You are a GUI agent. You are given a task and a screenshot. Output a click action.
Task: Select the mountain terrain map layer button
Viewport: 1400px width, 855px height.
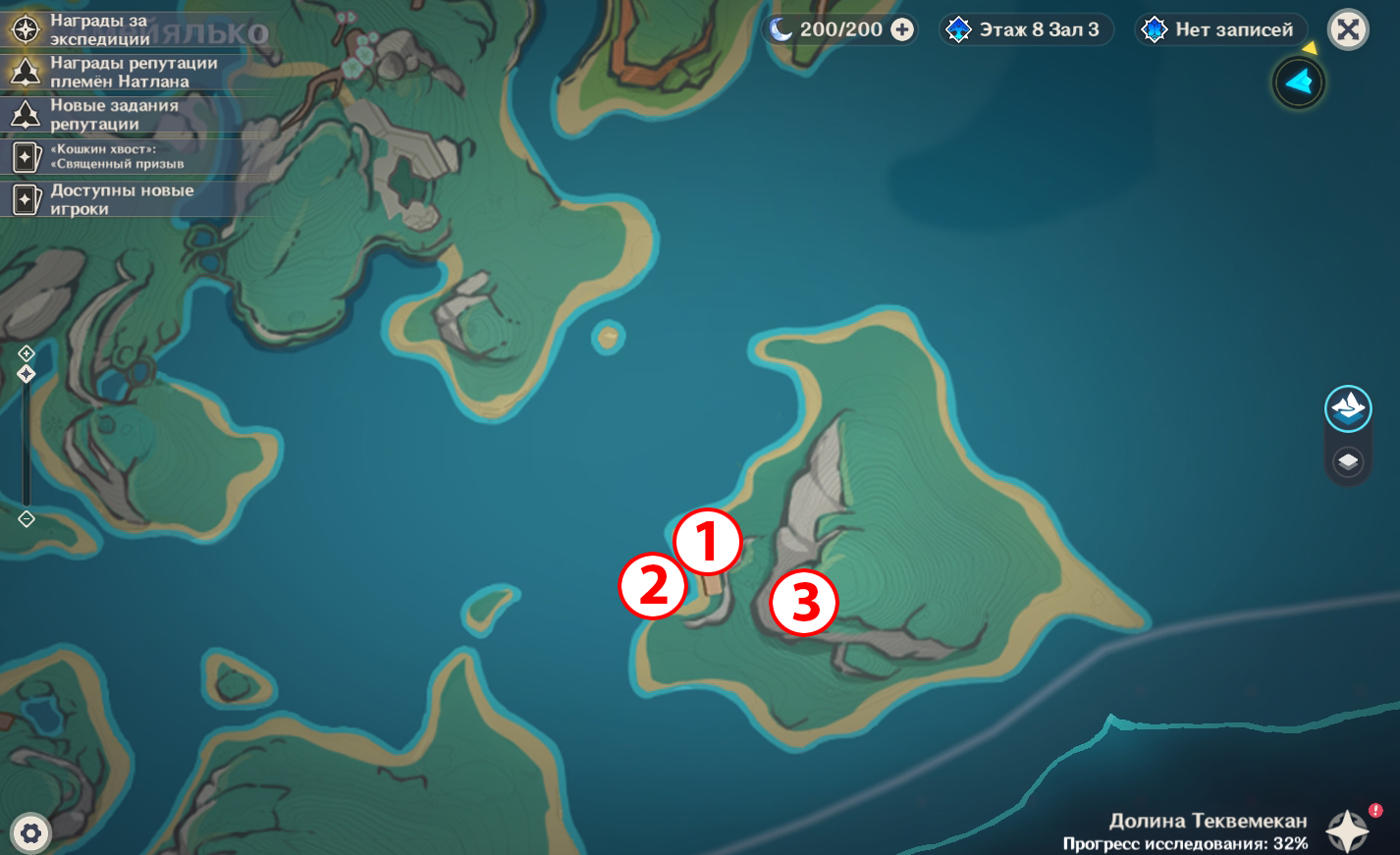pyautogui.click(x=1348, y=408)
